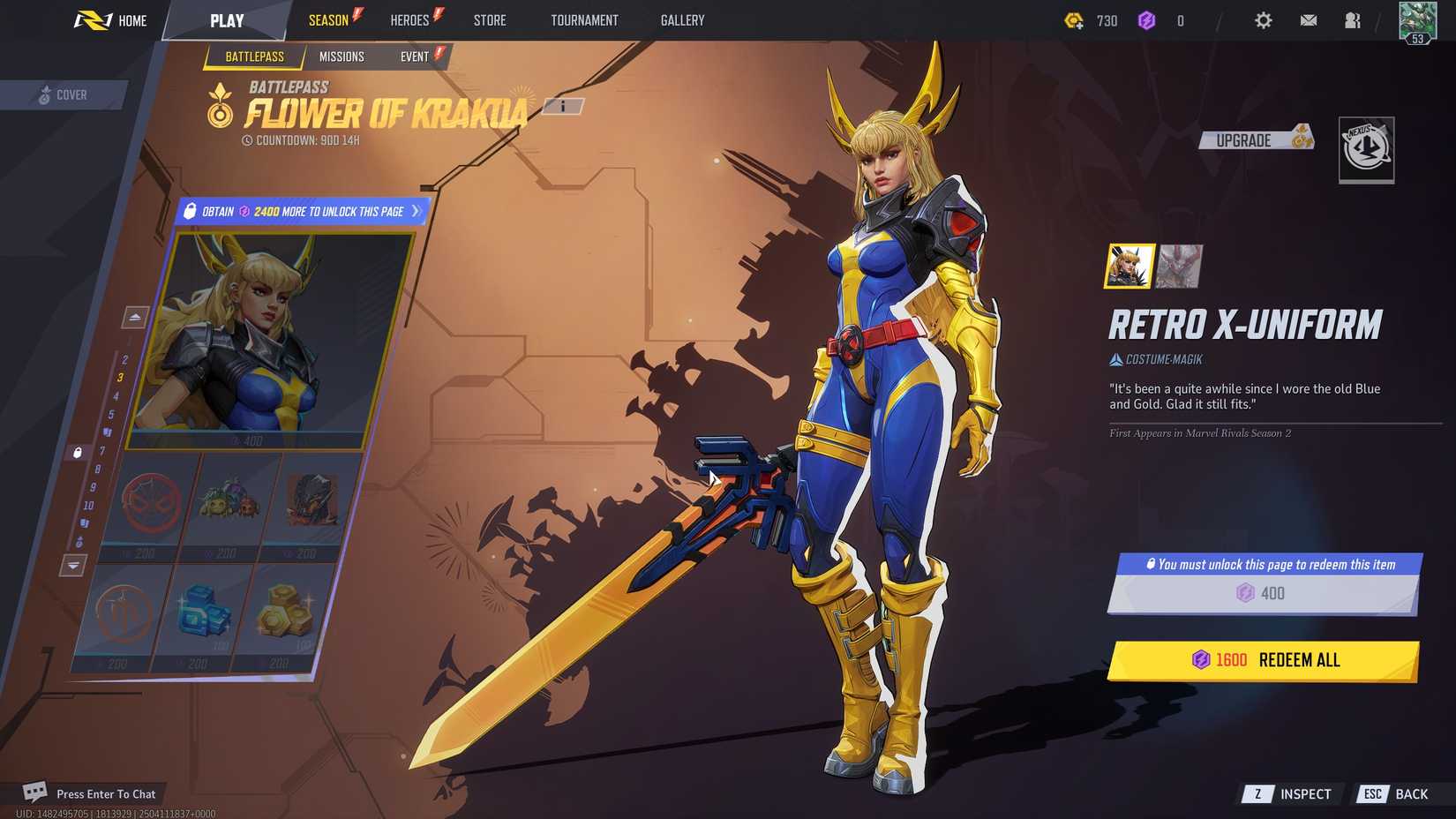Click the locked 400 token redeem bar

[1262, 593]
